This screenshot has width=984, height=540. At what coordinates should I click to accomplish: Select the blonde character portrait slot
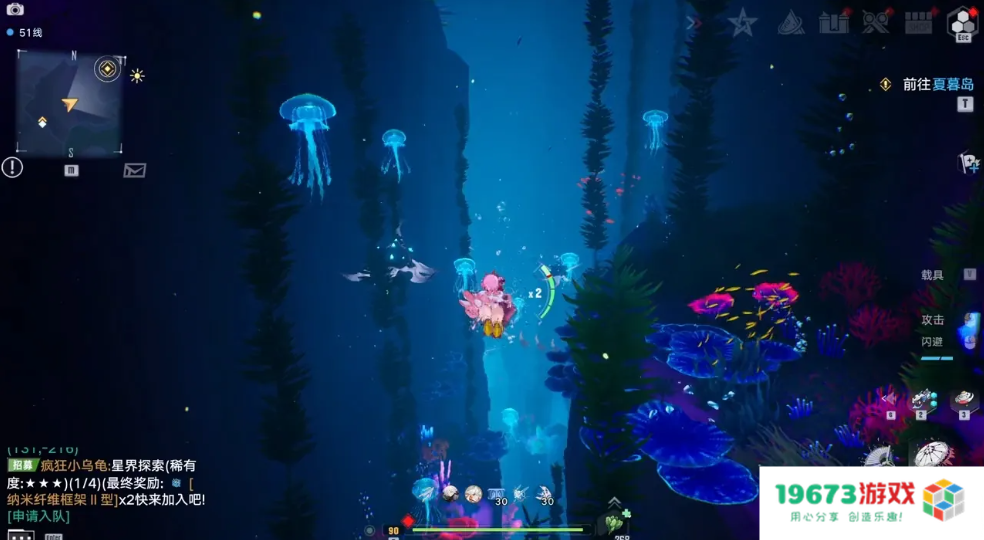[x=473, y=494]
